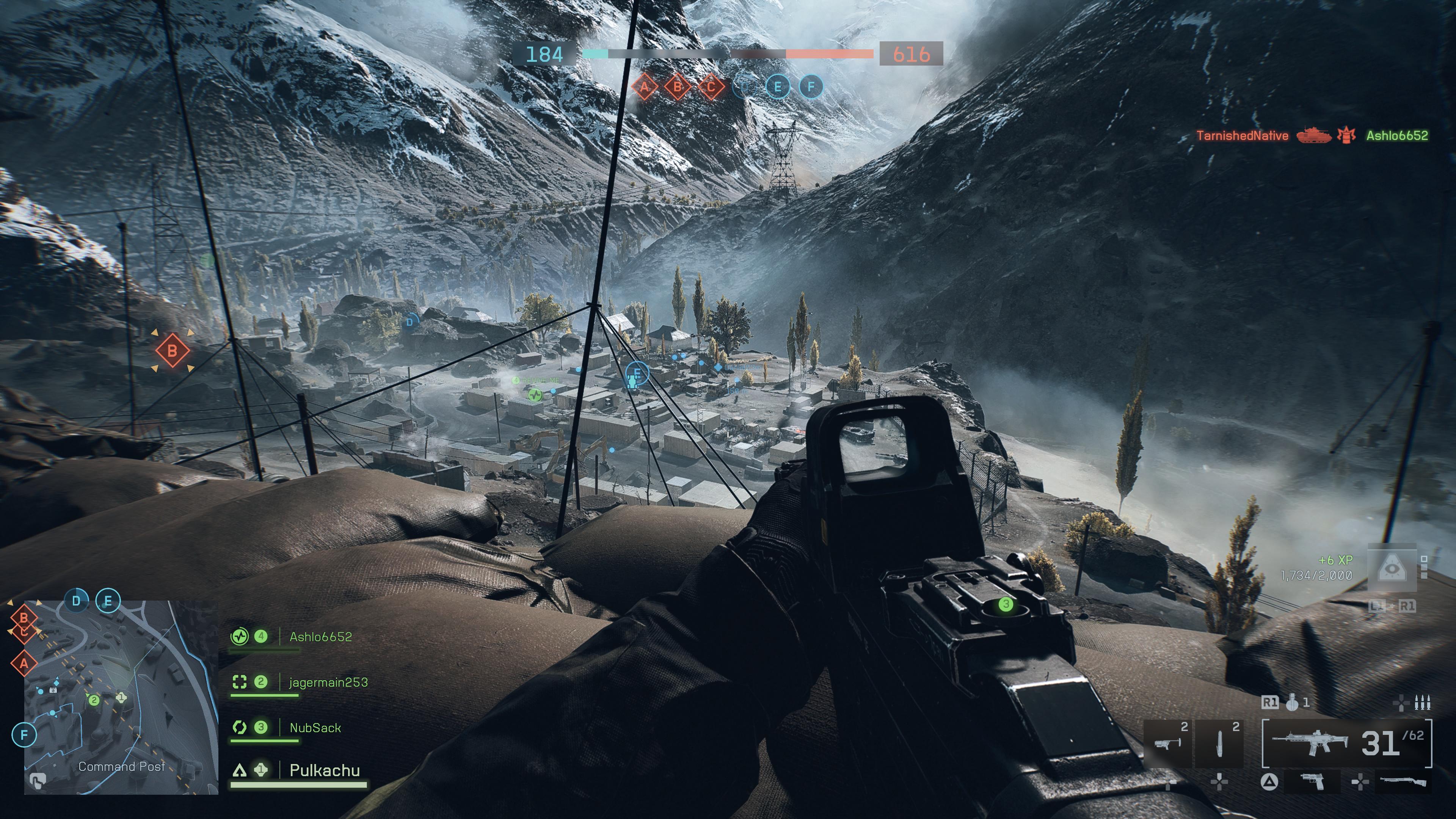1456x819 pixels.
Task: Select the grenade icon above weapons
Action: [x=1292, y=703]
